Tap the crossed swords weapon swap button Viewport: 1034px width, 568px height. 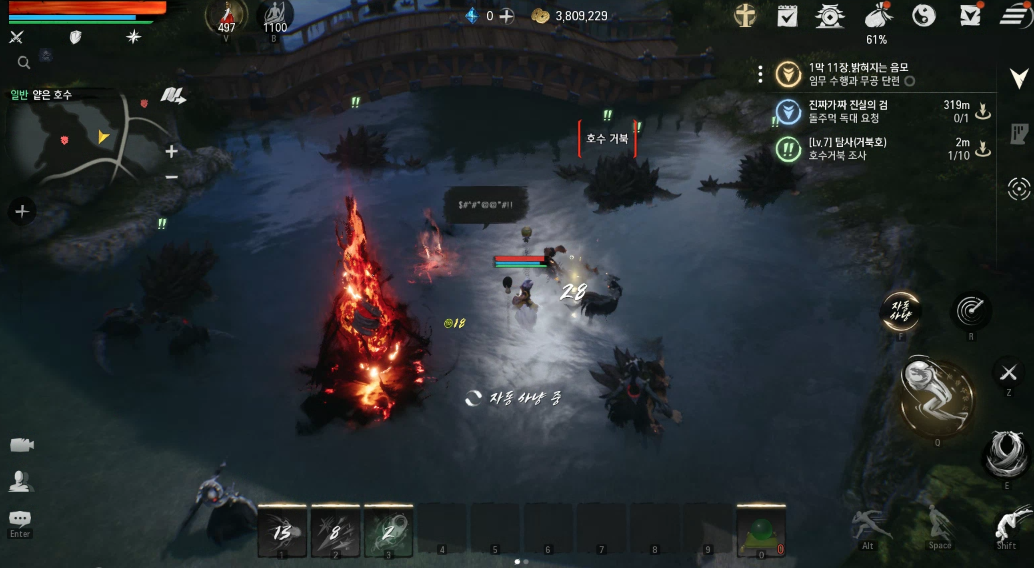click(1007, 373)
